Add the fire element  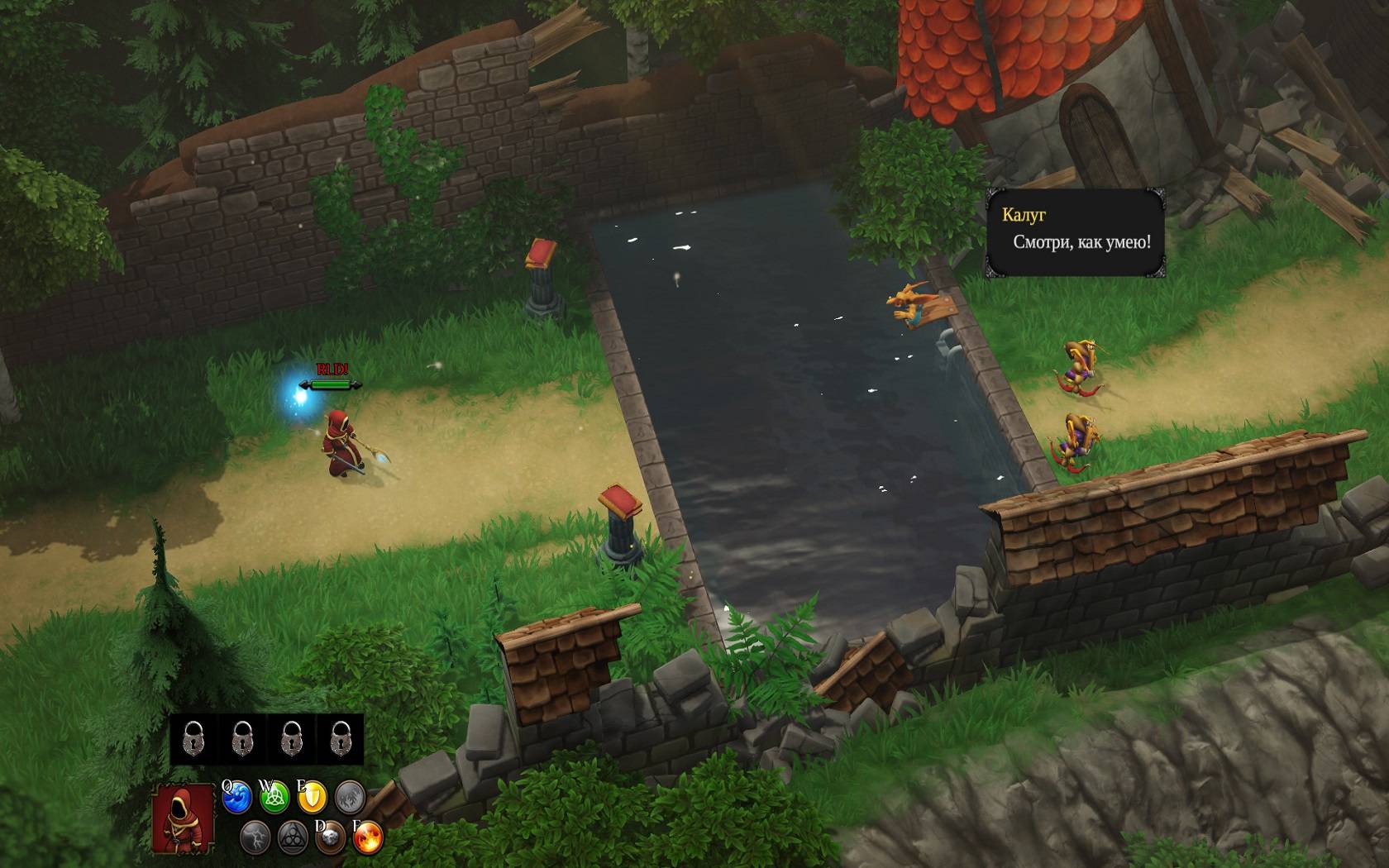pyautogui.click(x=368, y=838)
